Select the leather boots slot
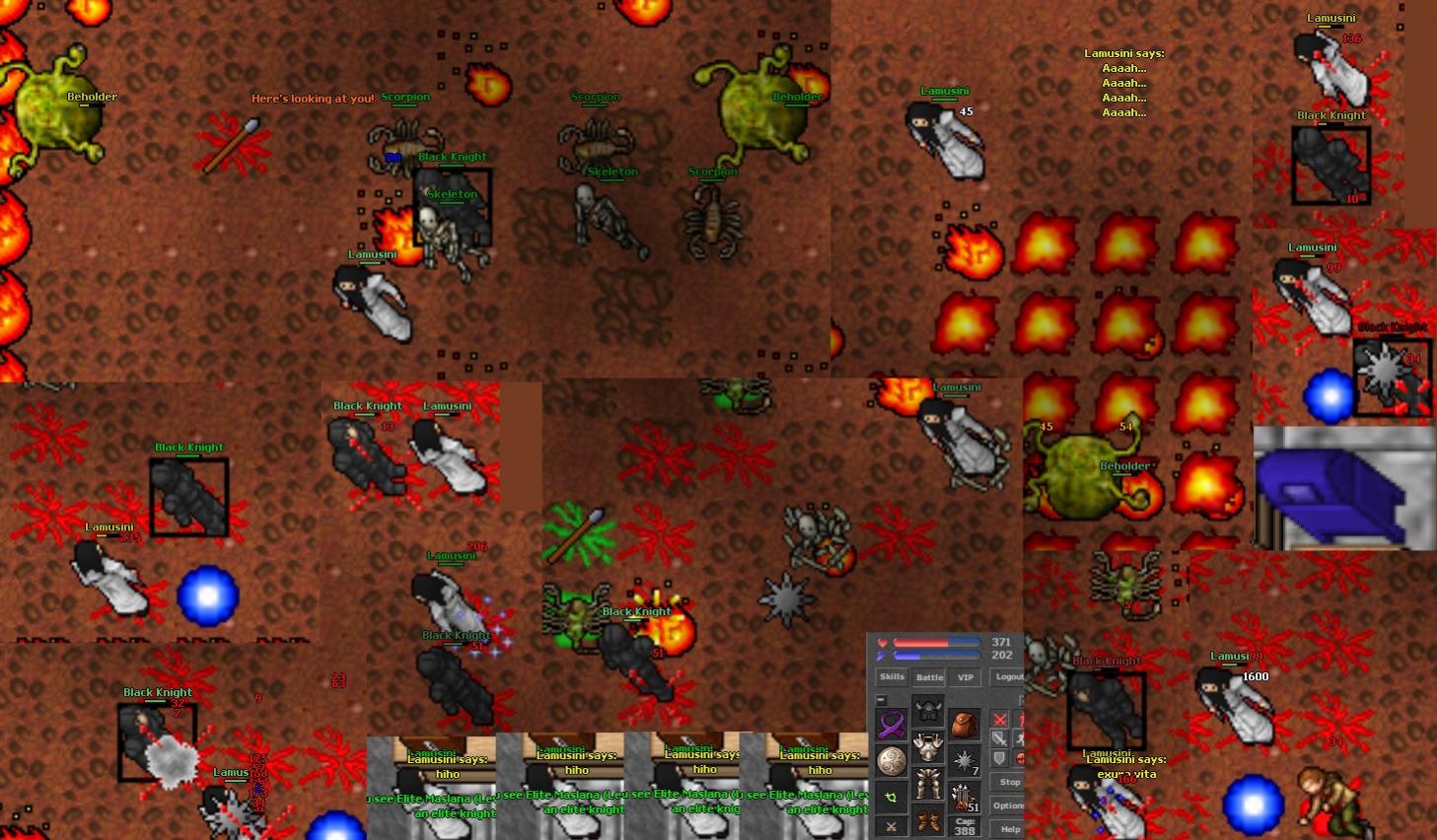This screenshot has width=1437, height=840. [928, 820]
